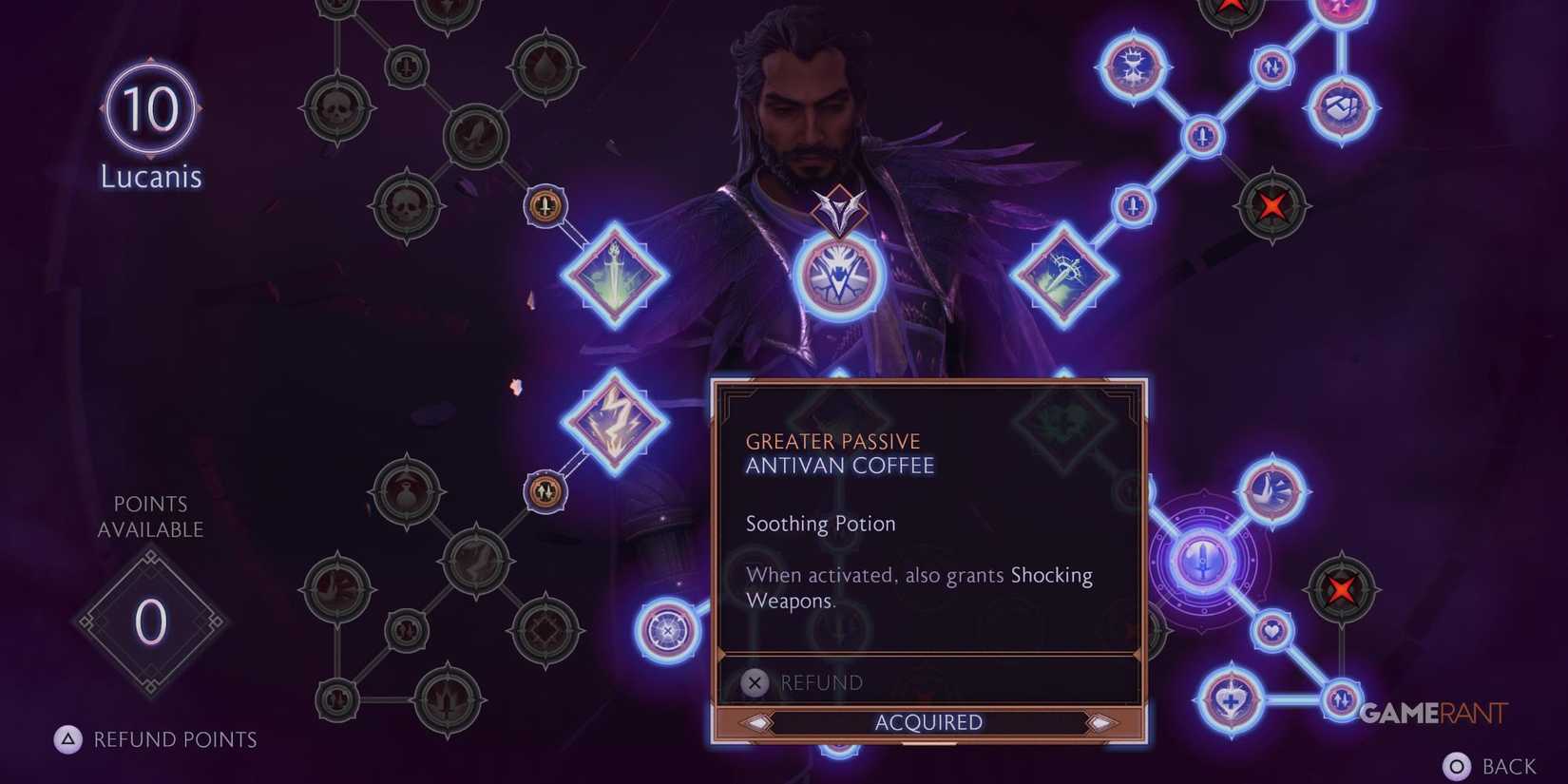Select the lightning ability diamond node
The height and width of the screenshot is (784, 1568).
pyautogui.click(x=616, y=418)
